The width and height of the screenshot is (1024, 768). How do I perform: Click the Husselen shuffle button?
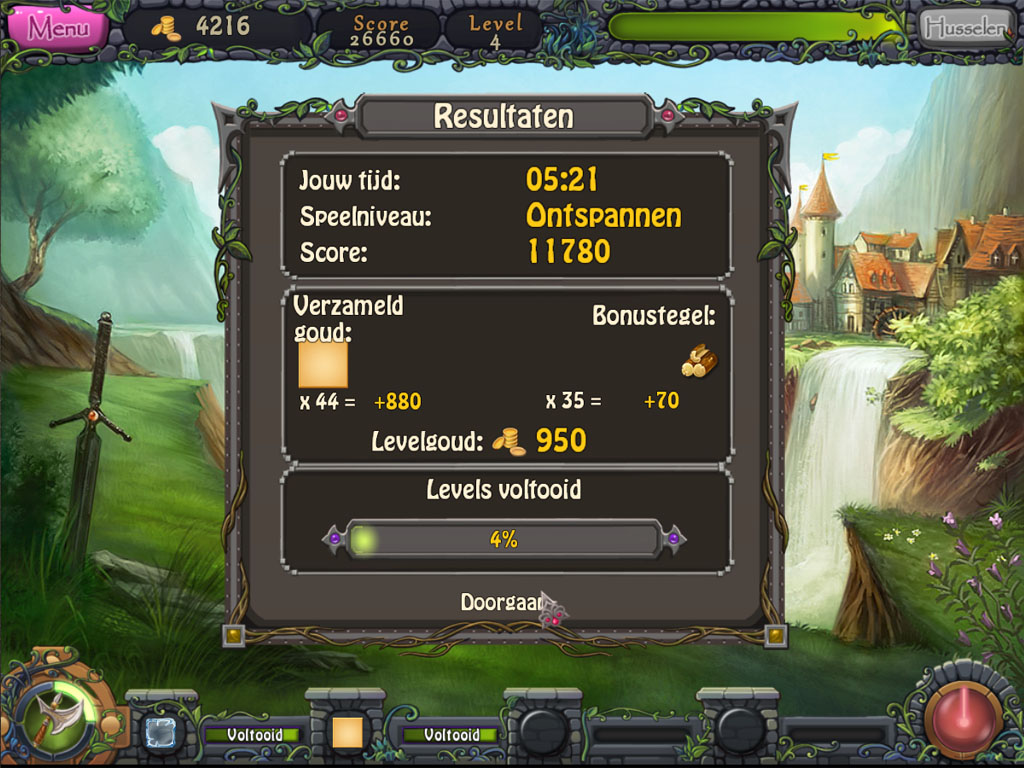coord(965,28)
